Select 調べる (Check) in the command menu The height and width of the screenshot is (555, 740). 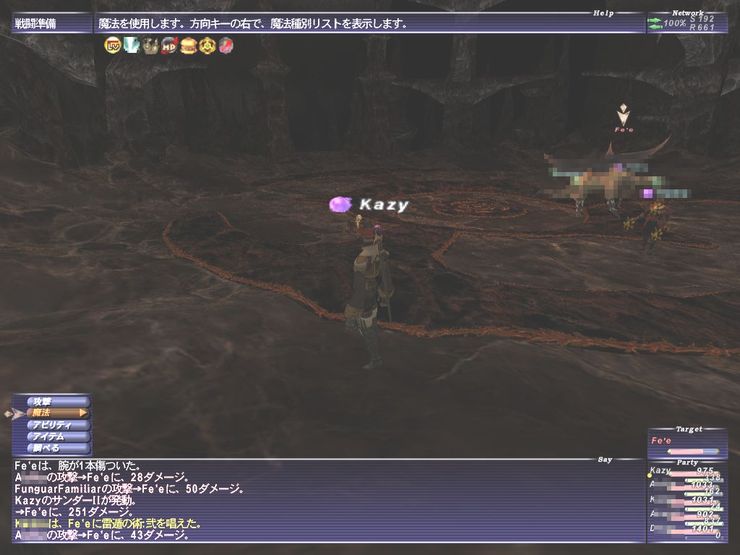[x=45, y=448]
